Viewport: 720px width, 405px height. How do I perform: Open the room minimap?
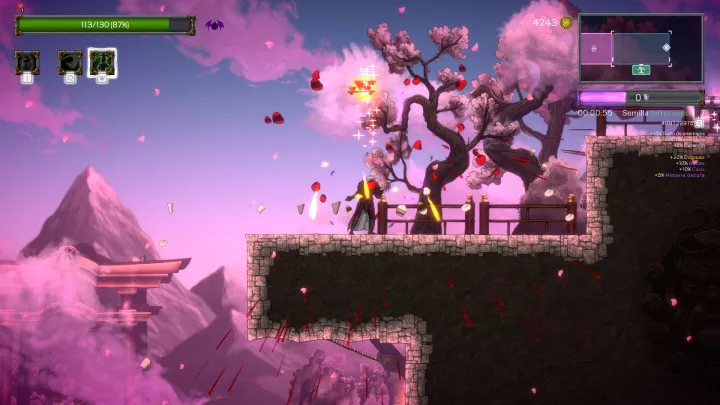[640, 48]
